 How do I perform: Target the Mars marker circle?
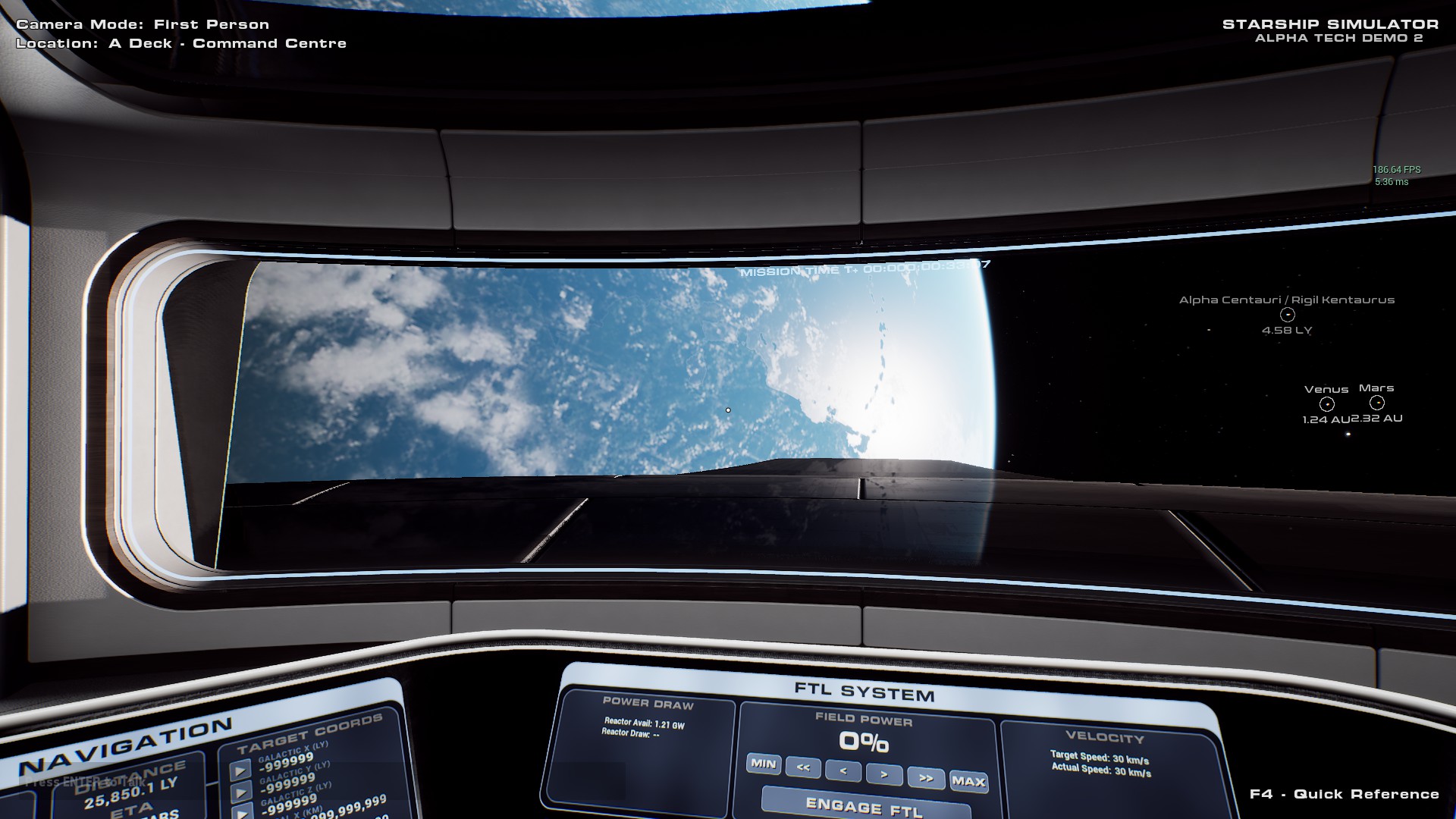click(x=1377, y=403)
